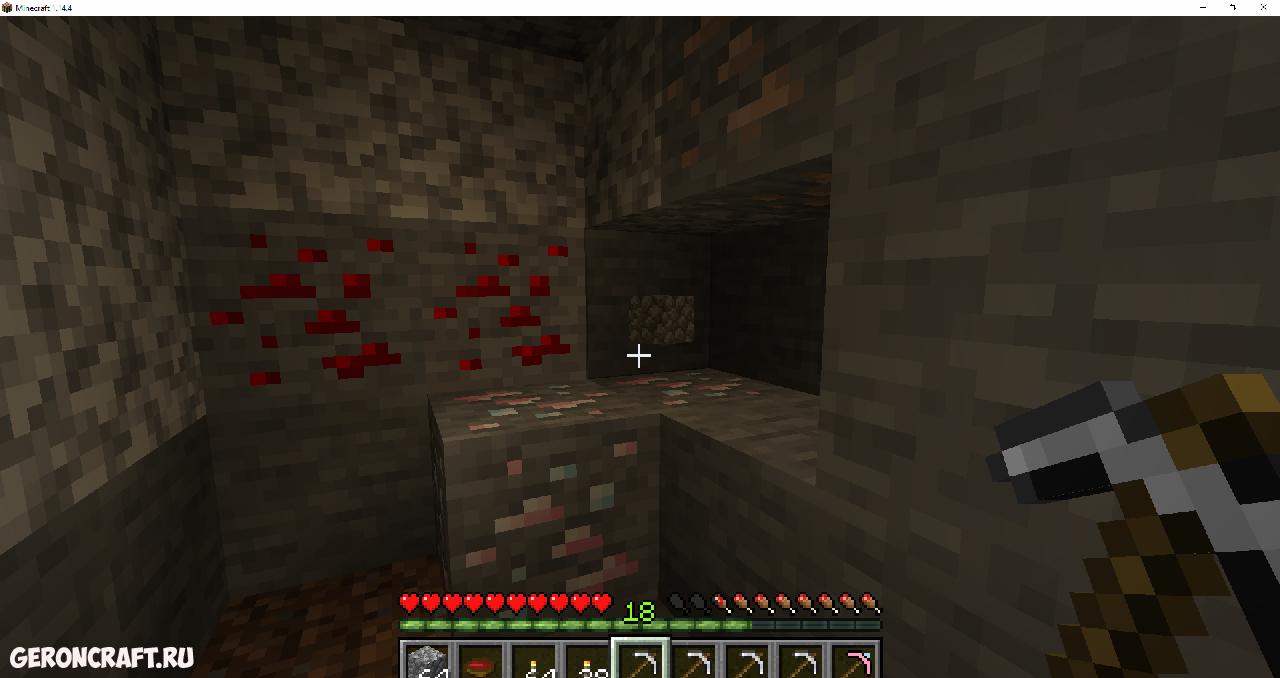Click the highlighted iron pickaxe slot
This screenshot has height=678, width=1280.
pyautogui.click(x=640, y=661)
